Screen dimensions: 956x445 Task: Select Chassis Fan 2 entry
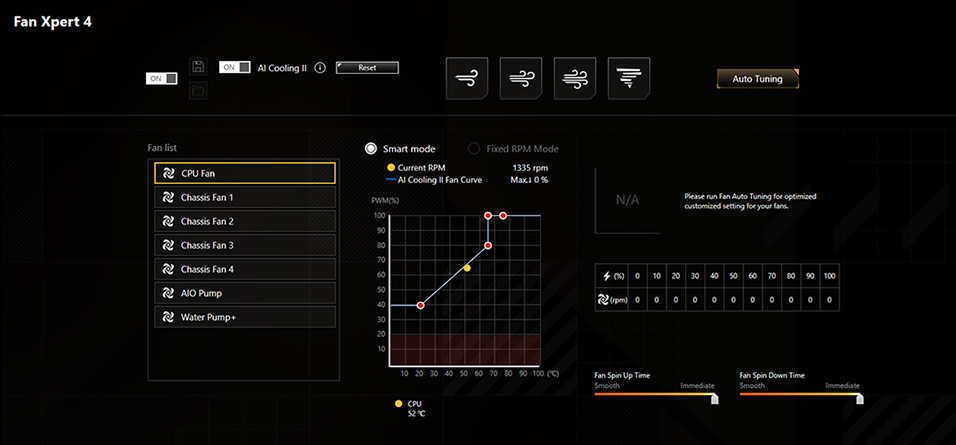[x=245, y=221]
